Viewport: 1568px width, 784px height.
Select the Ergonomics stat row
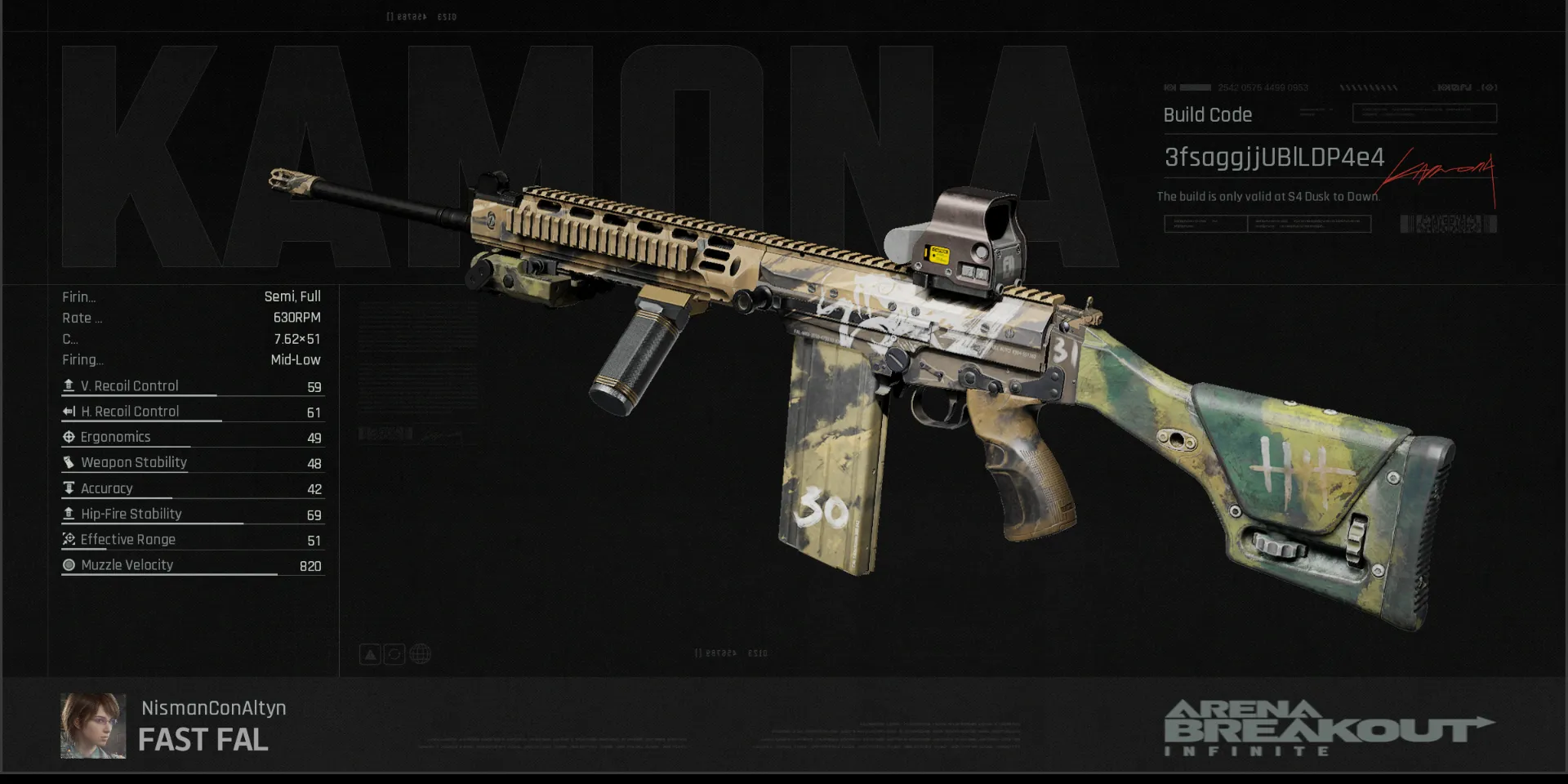[193, 438]
